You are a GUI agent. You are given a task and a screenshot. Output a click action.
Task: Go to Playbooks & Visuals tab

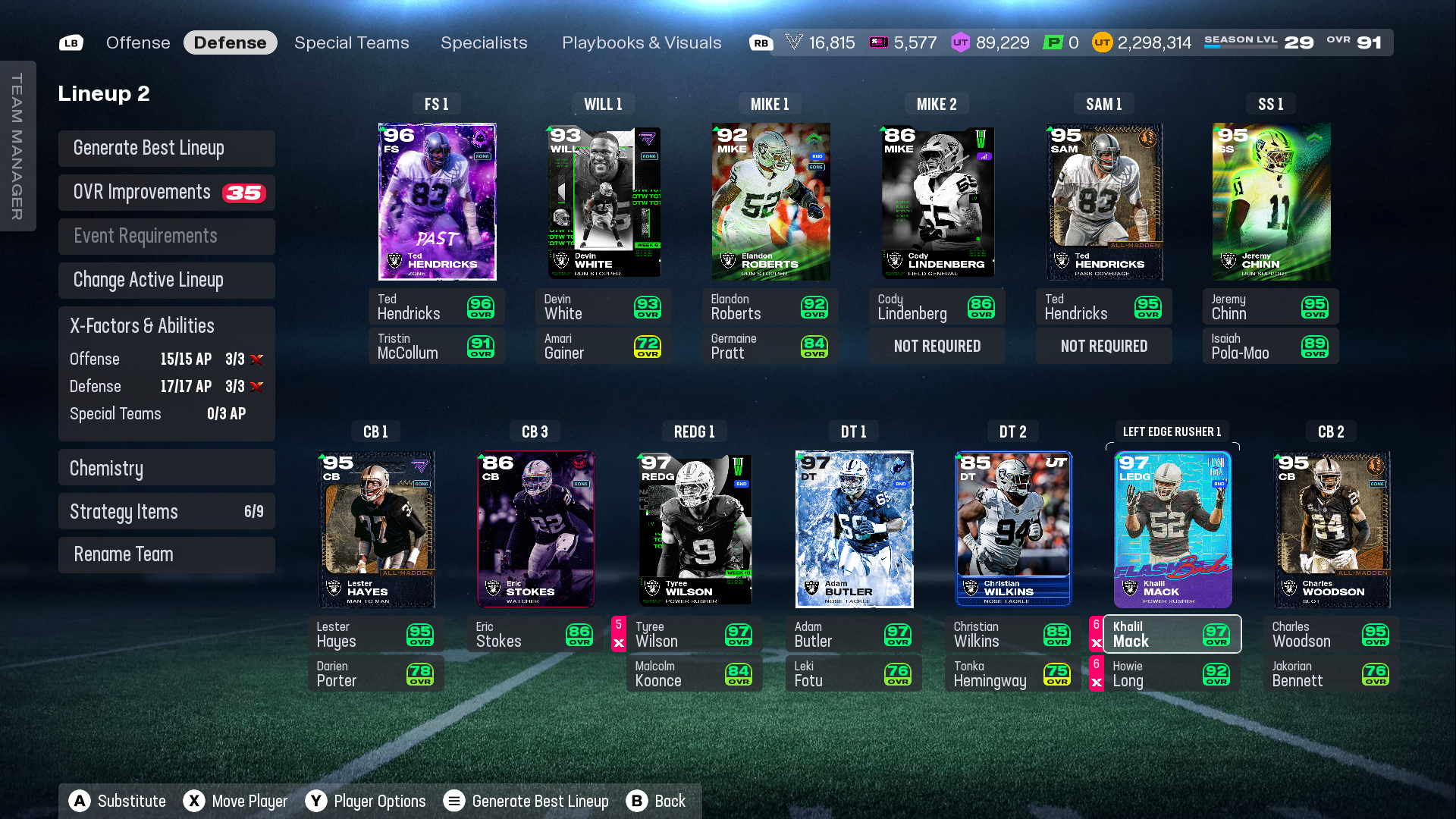coord(642,42)
